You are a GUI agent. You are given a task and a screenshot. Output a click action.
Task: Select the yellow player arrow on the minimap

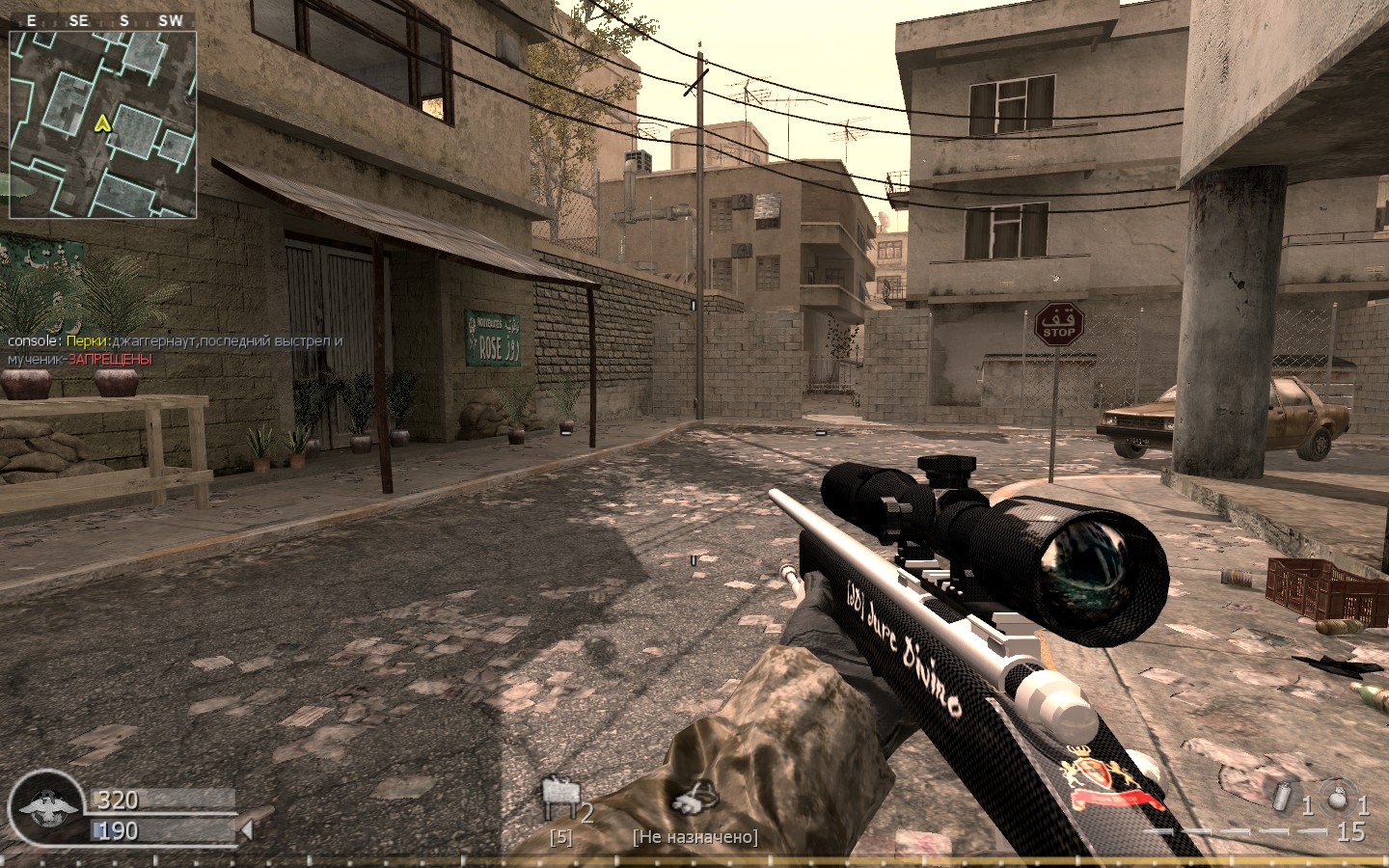point(101,123)
